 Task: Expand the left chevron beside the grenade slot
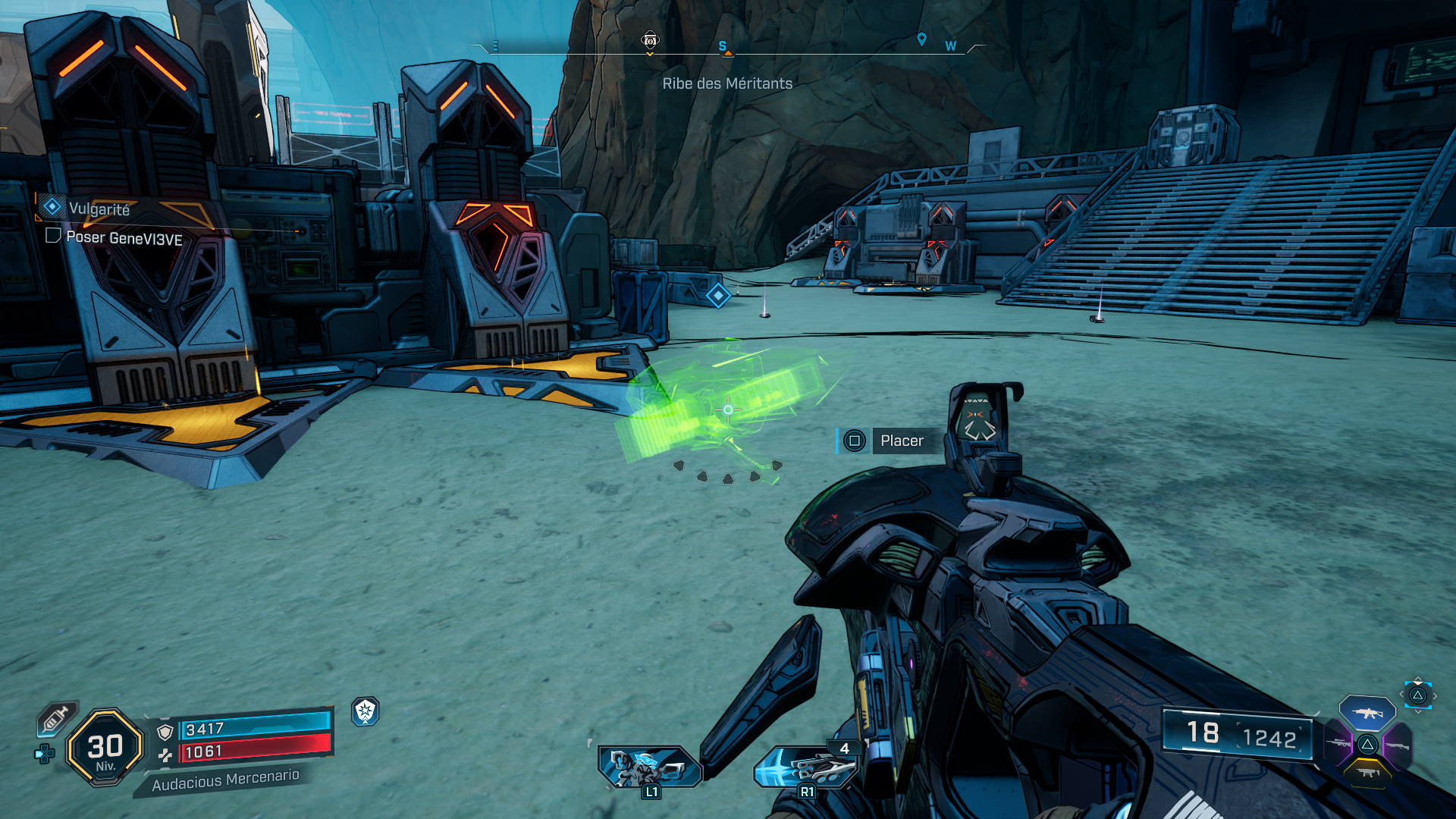tap(1401, 695)
